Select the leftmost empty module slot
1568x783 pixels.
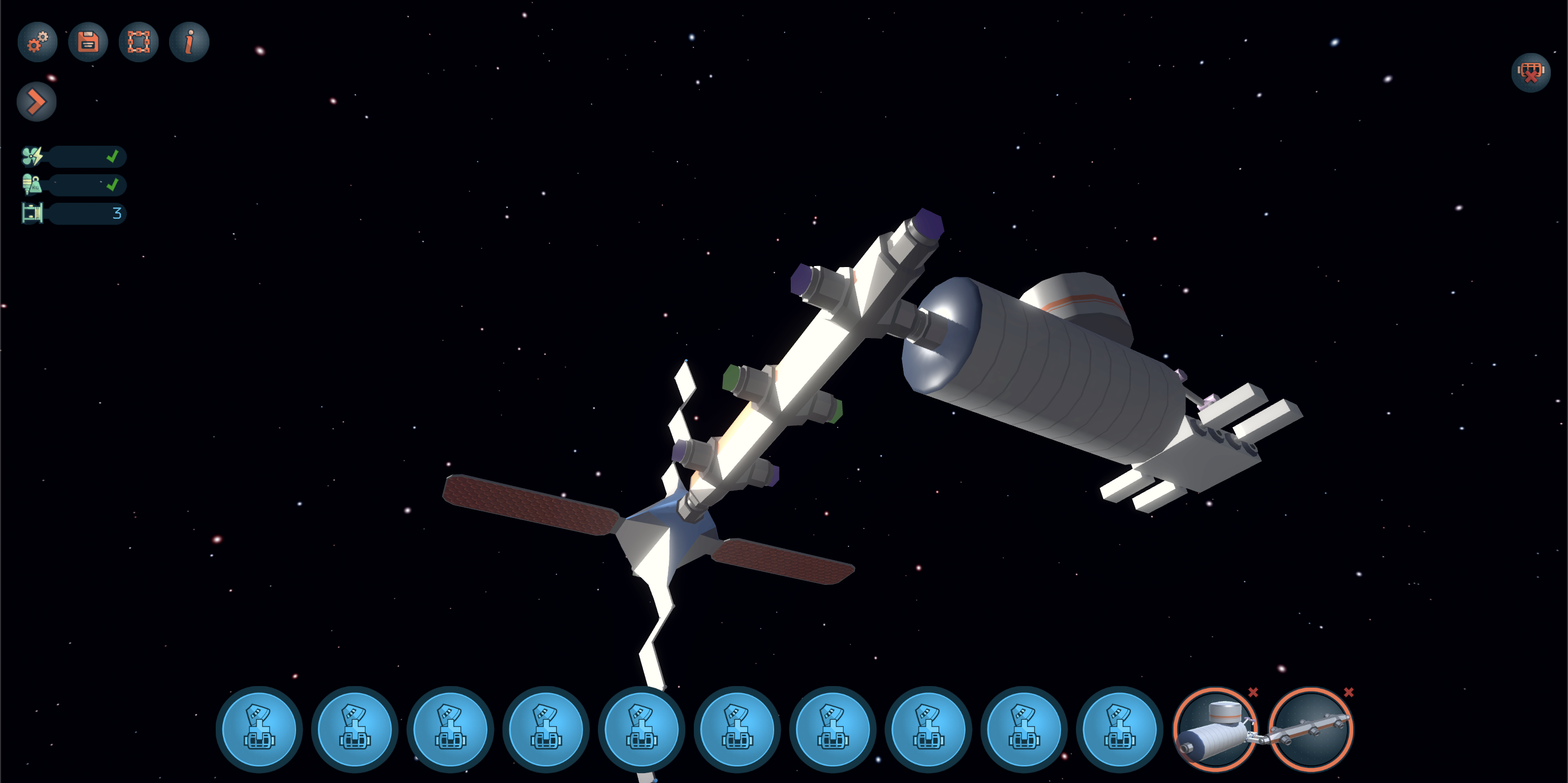point(259,729)
